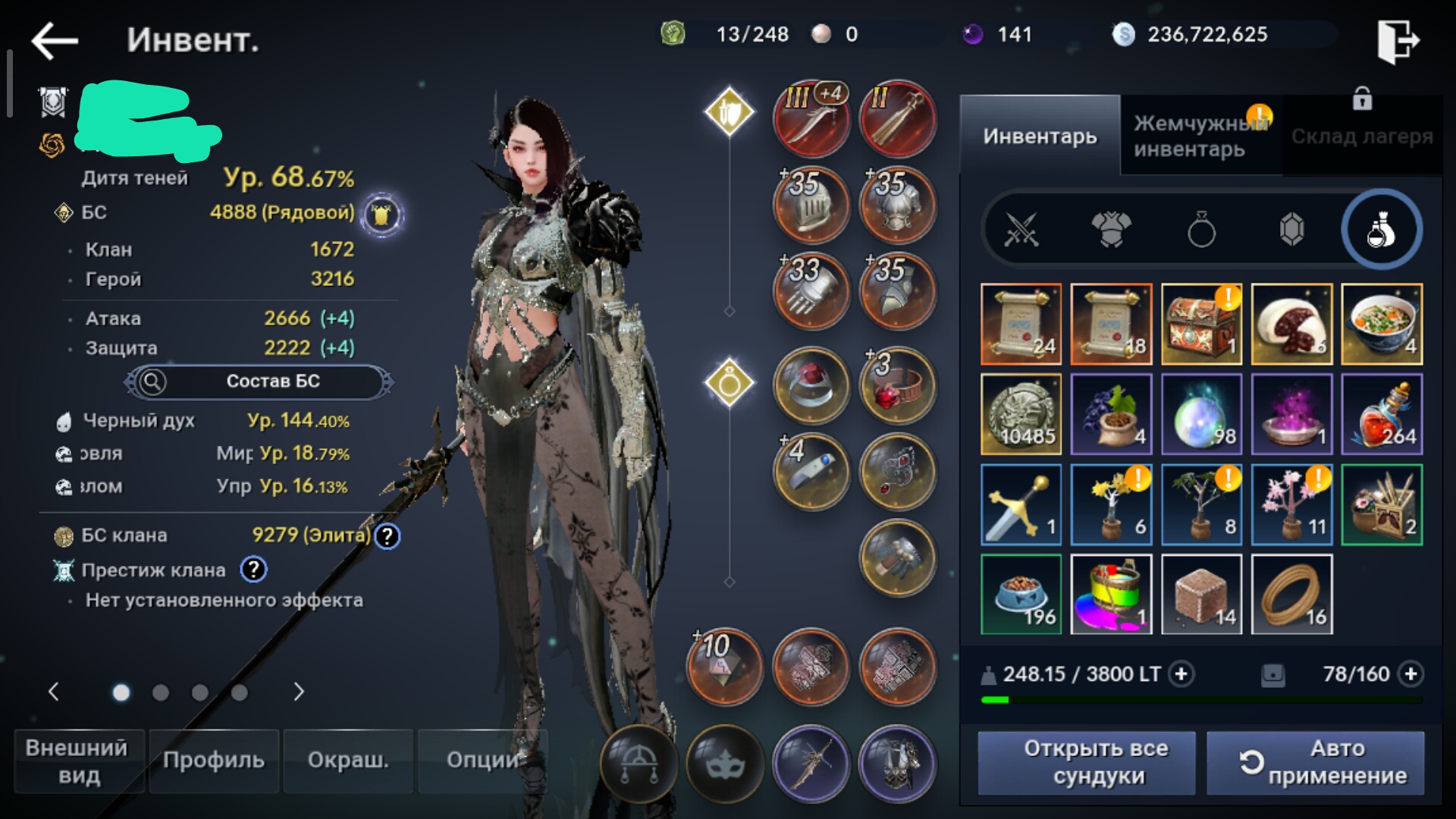Viewport: 1456px width, 819px height.
Task: Select the equipped +35 helmet slot
Action: [811, 205]
